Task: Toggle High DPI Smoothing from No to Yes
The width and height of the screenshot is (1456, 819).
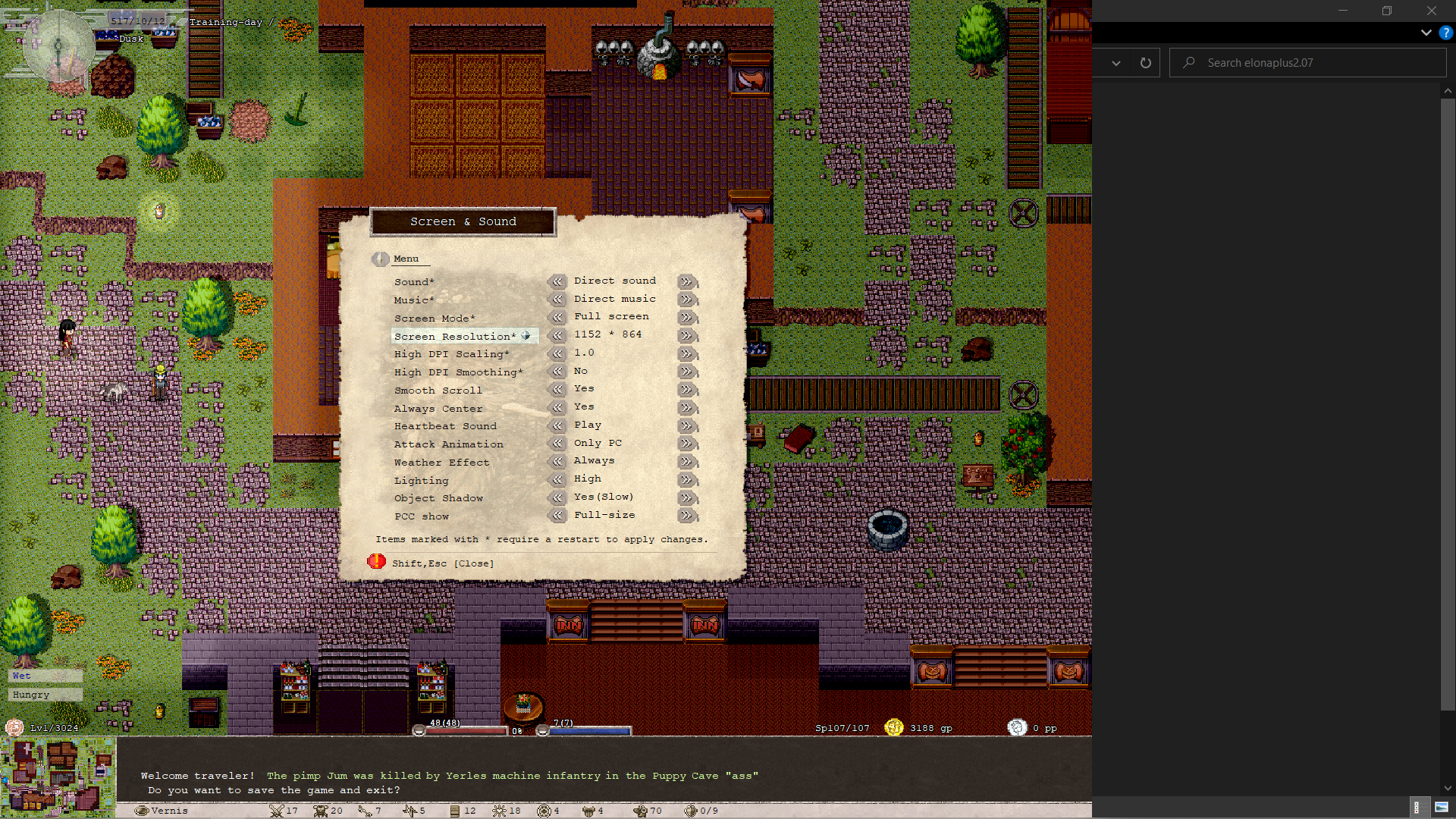Action: click(x=687, y=372)
